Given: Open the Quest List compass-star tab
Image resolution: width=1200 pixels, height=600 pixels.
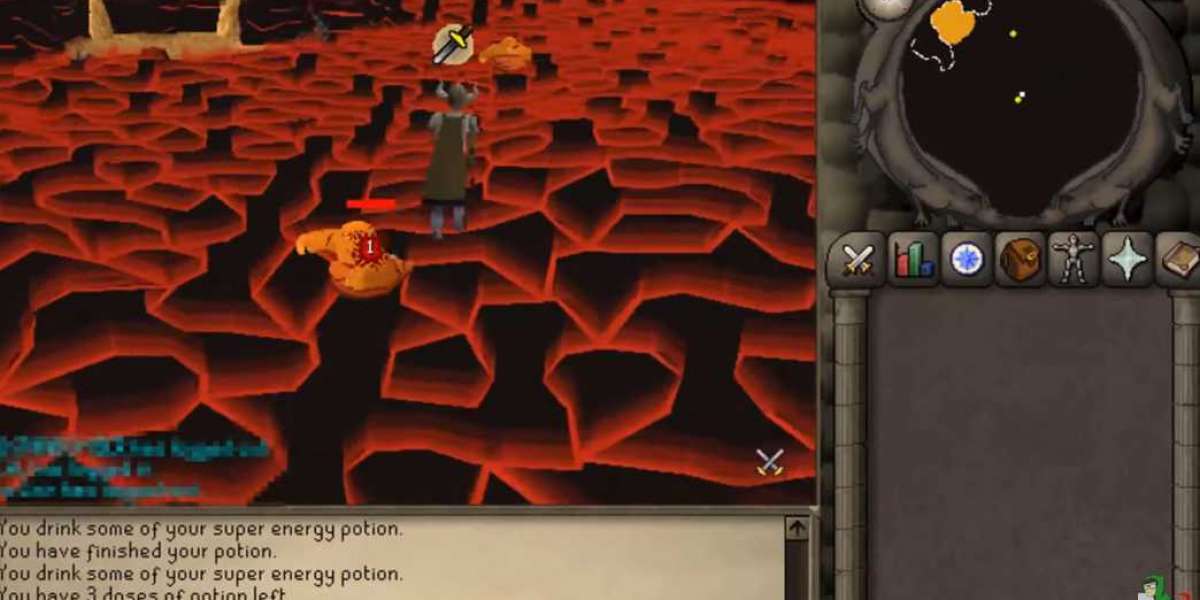Looking at the screenshot, I should point(967,260).
